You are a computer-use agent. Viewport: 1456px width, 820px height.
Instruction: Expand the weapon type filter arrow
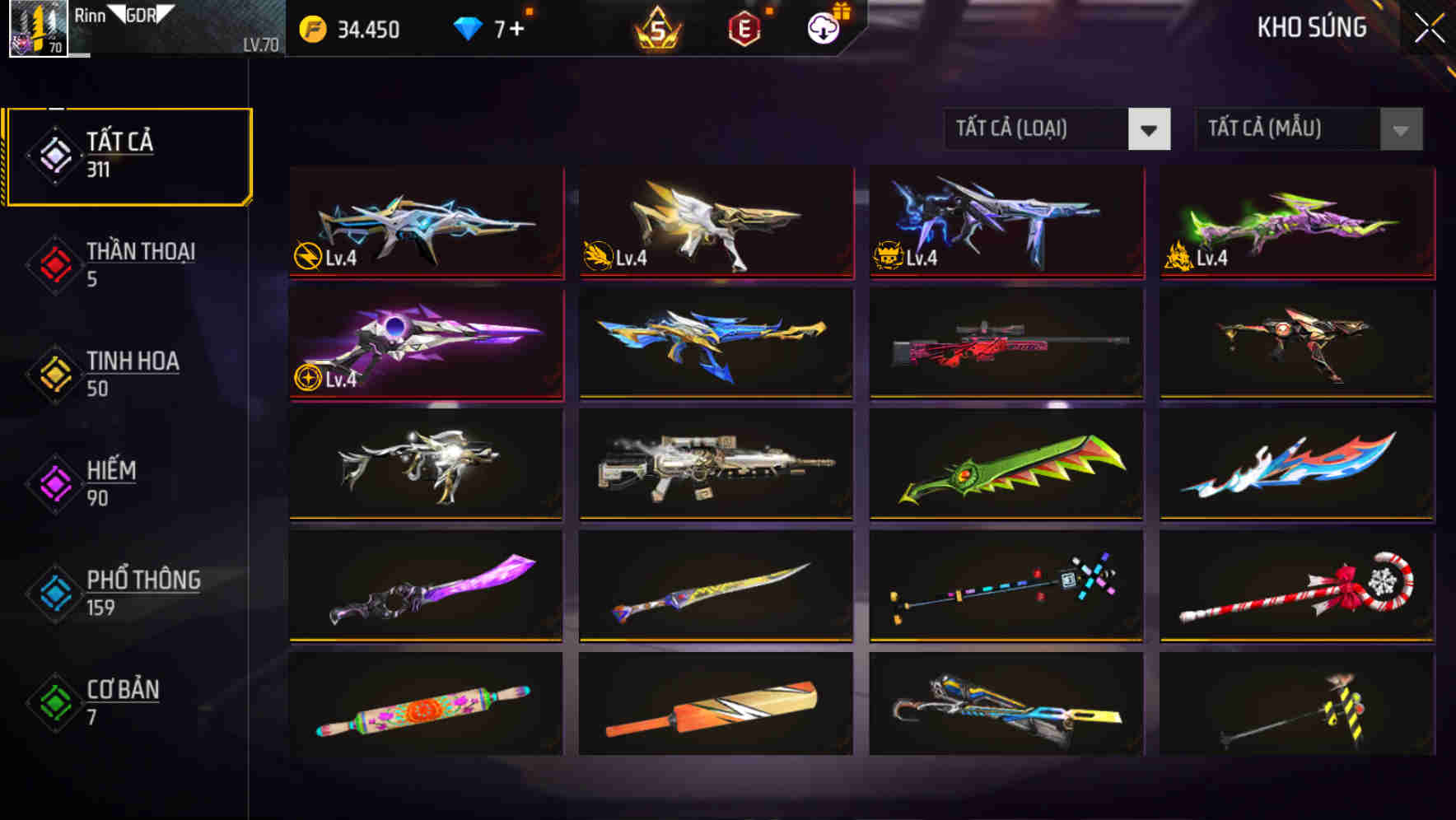tap(1149, 129)
